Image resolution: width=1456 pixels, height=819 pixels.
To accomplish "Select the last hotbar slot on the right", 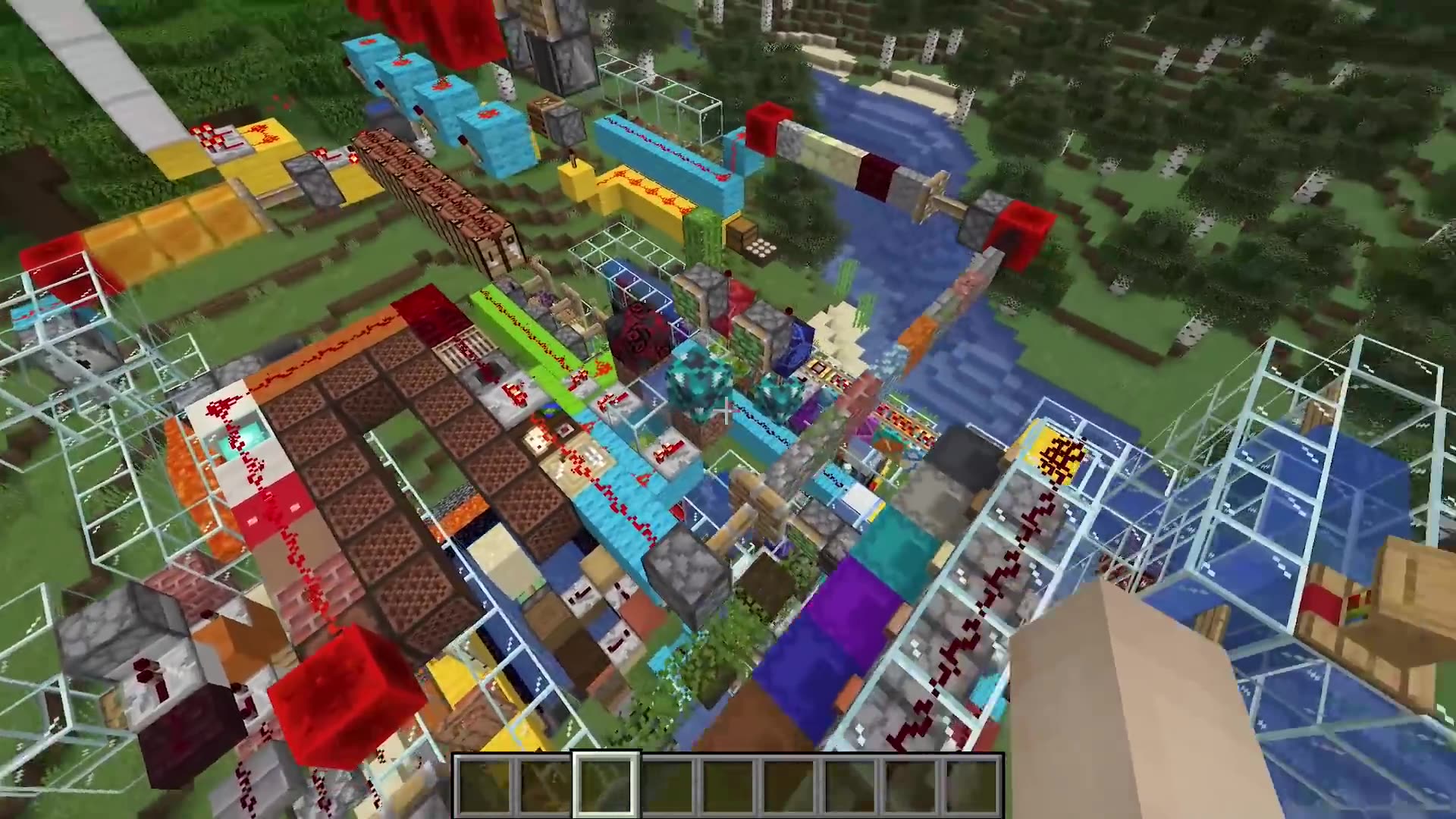I will pos(973,785).
